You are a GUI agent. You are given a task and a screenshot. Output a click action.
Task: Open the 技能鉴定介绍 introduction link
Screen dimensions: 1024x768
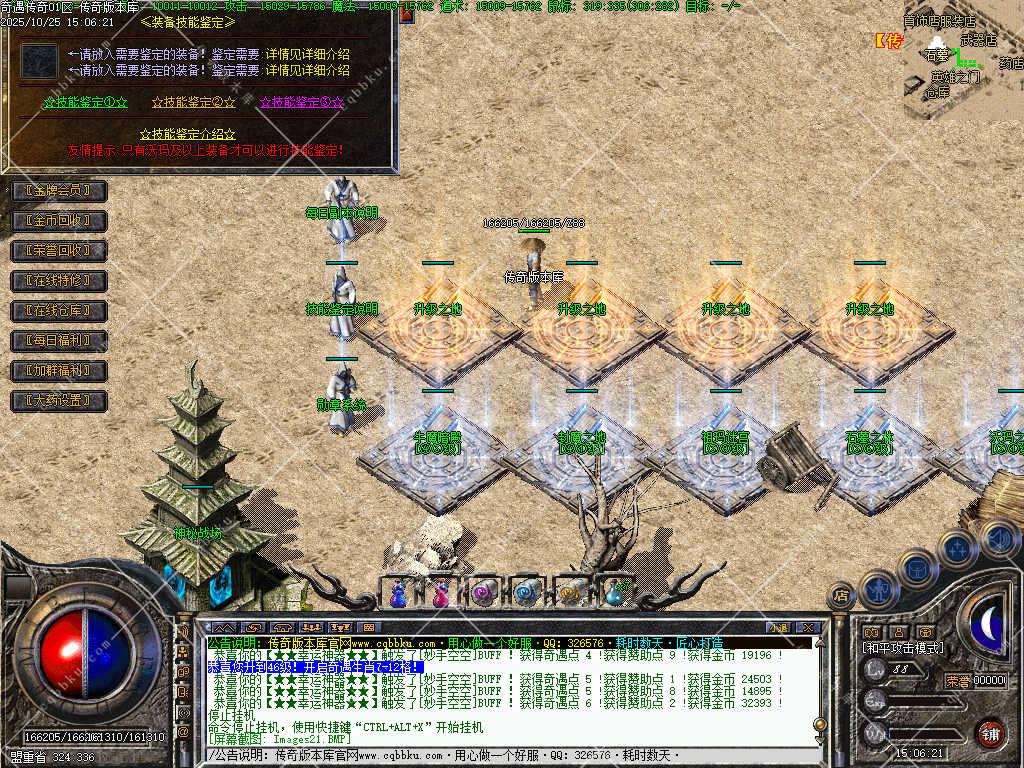click(188, 134)
